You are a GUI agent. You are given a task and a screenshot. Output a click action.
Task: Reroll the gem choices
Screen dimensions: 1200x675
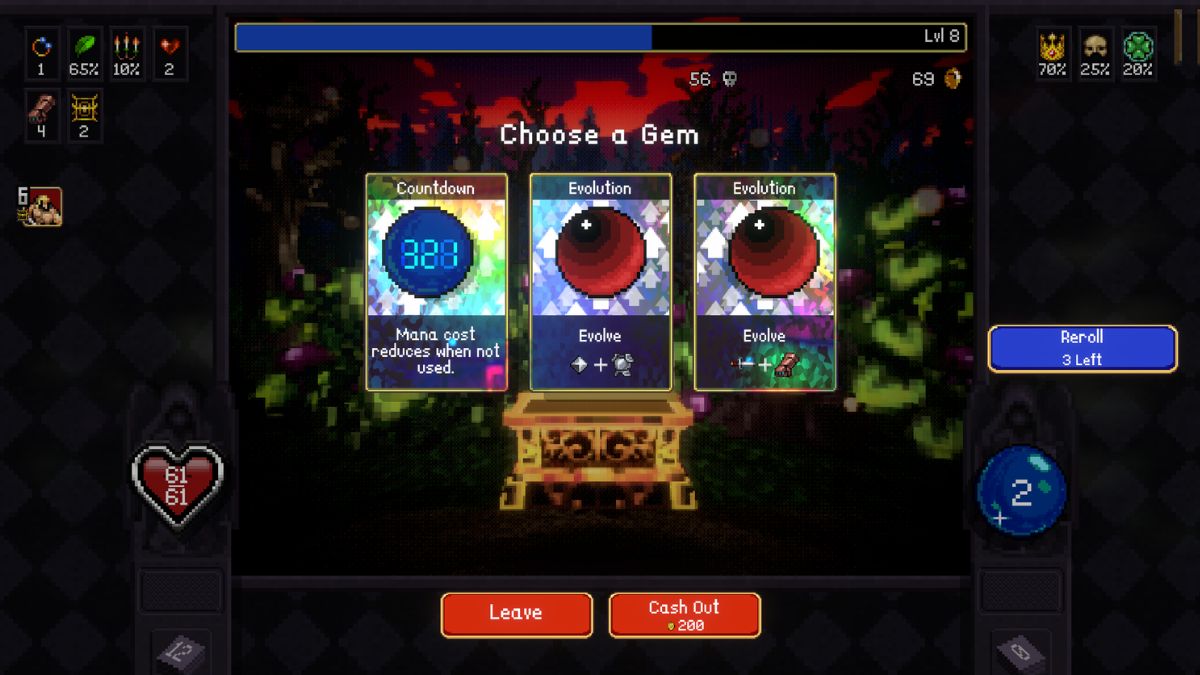(1082, 348)
